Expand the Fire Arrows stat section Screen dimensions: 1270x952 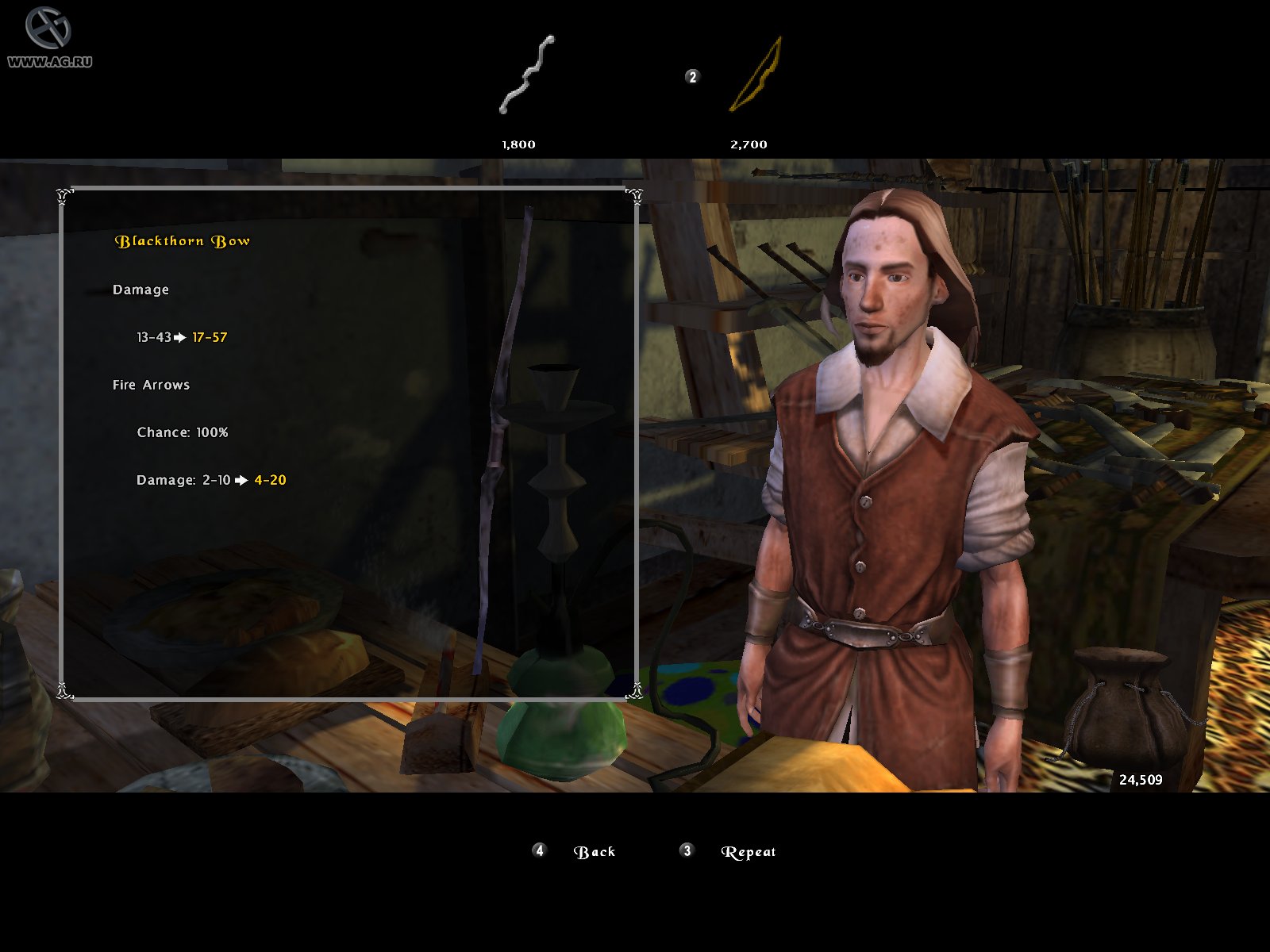151,384
